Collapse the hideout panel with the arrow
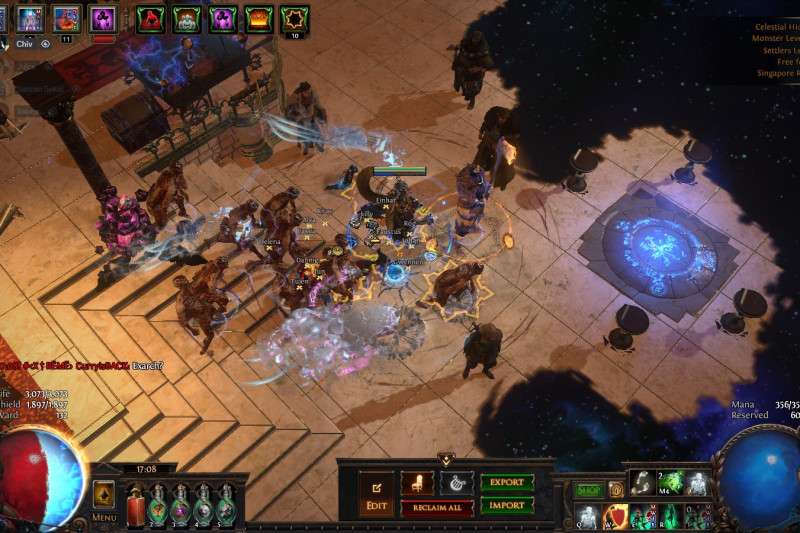 [x=445, y=460]
